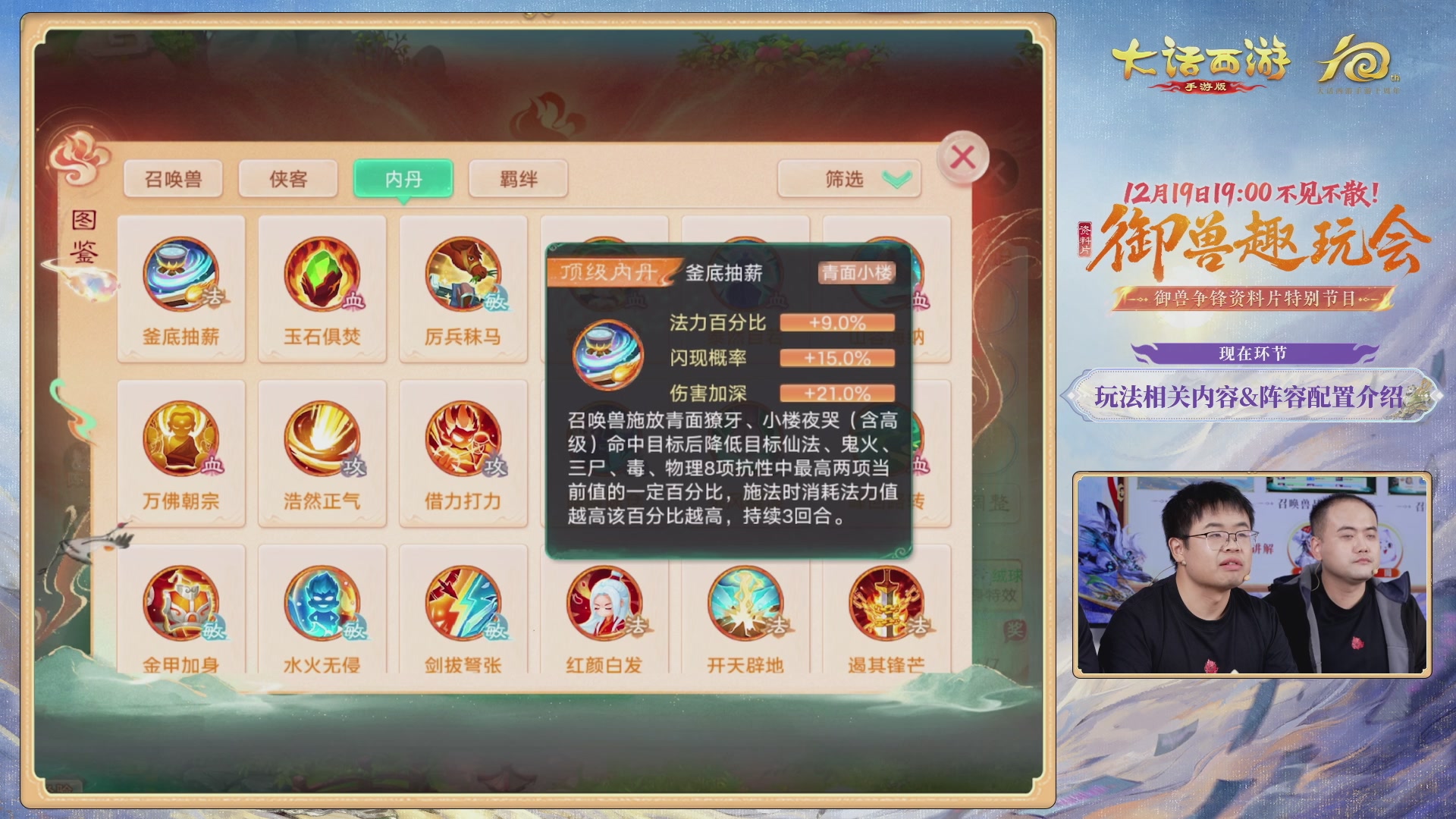The height and width of the screenshot is (819, 1456).
Task: Click the 青面小楼 source label
Action: pos(855,271)
